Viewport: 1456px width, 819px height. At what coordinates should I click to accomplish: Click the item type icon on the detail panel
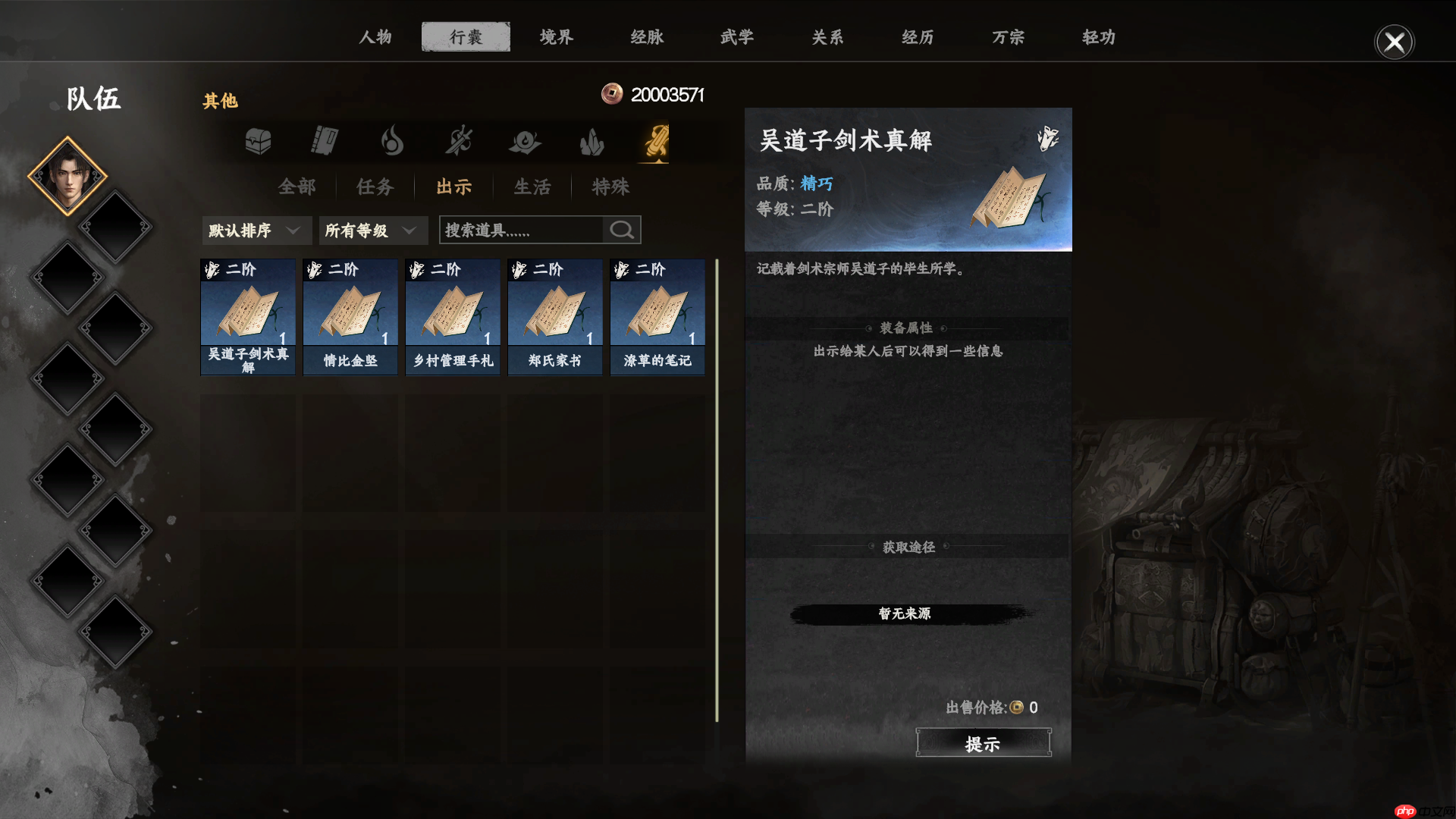click(x=1049, y=140)
